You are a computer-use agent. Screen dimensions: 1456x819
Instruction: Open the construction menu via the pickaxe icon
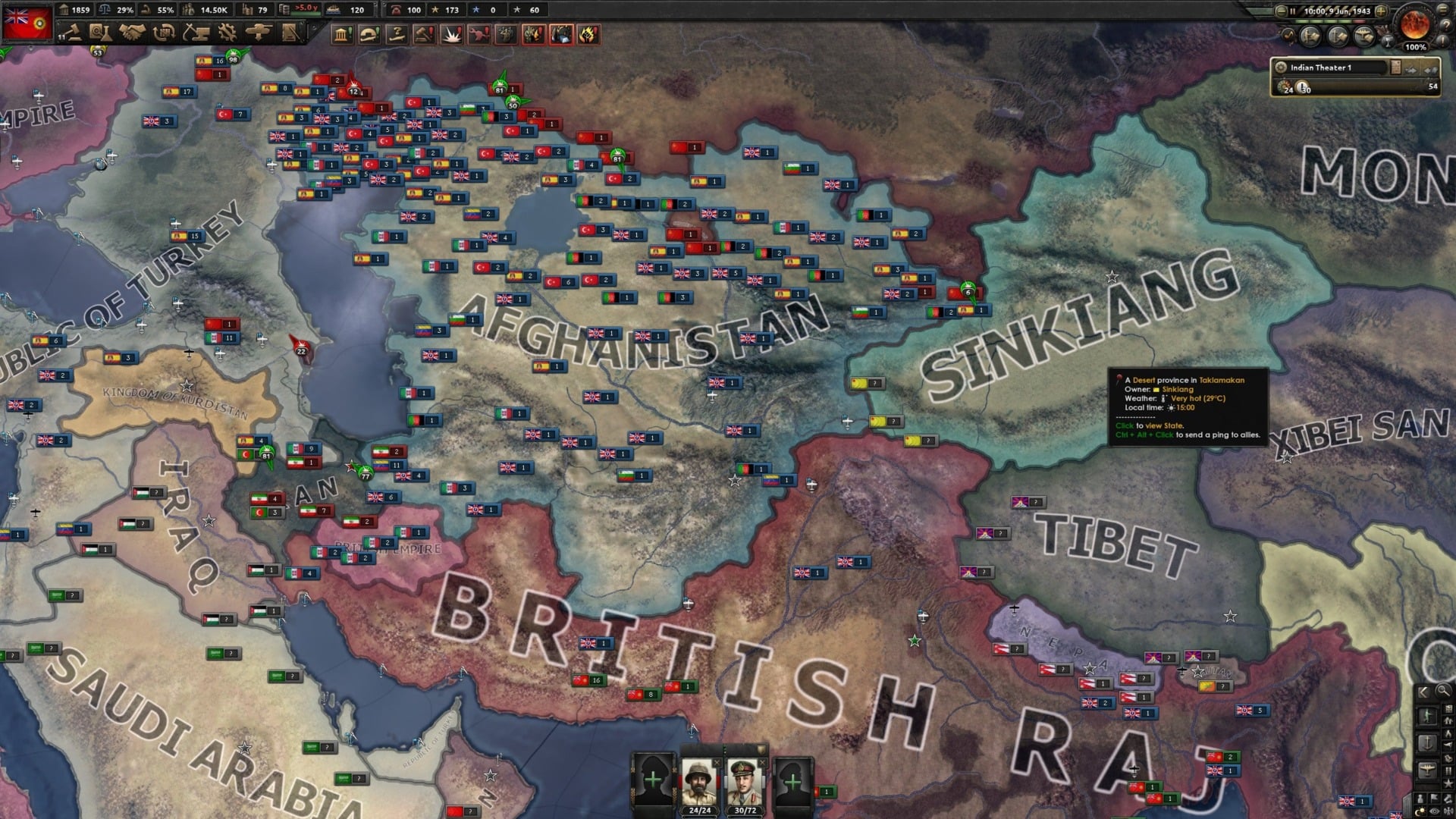point(195,32)
